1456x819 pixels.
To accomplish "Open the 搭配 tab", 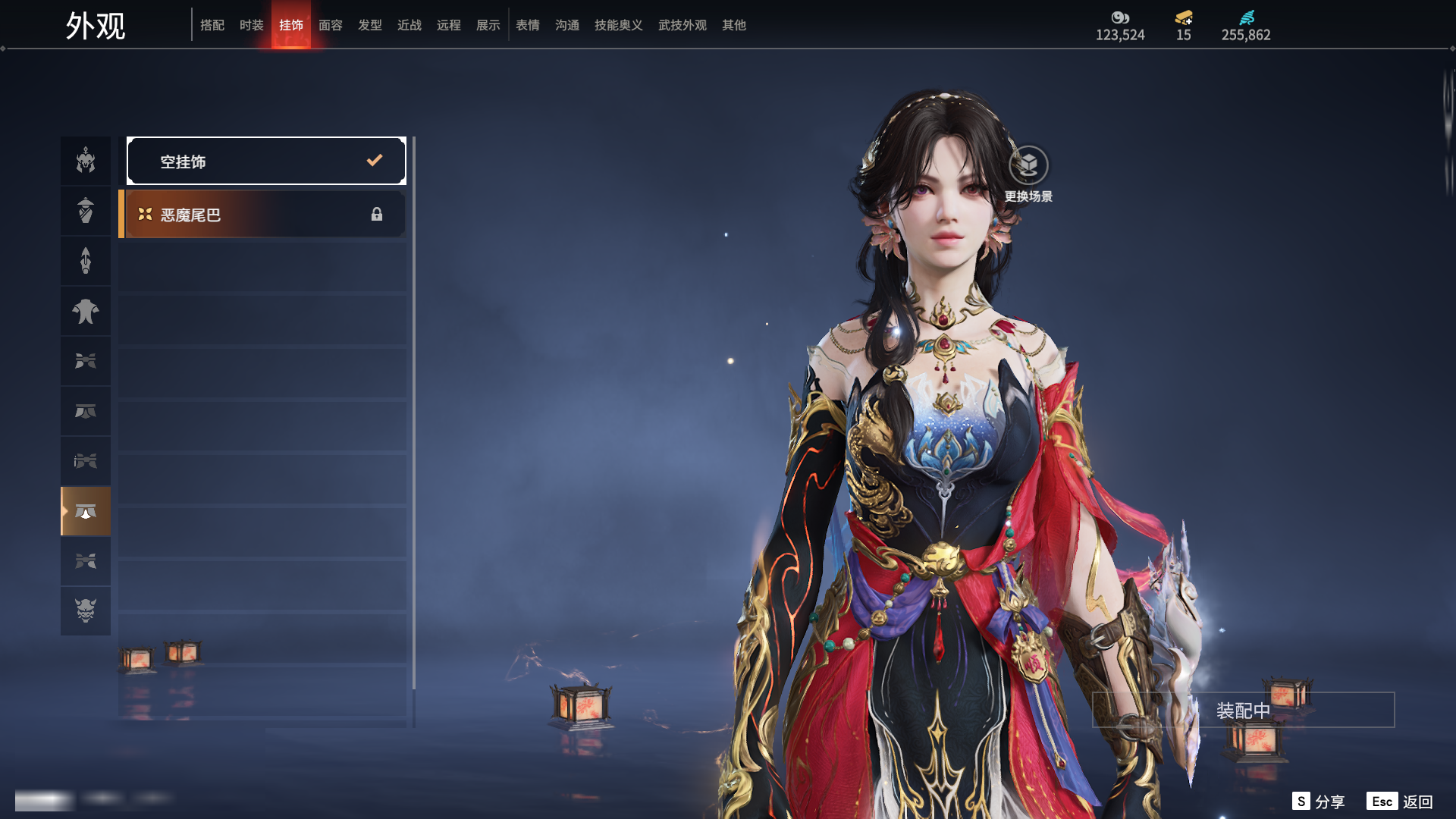I will click(212, 25).
